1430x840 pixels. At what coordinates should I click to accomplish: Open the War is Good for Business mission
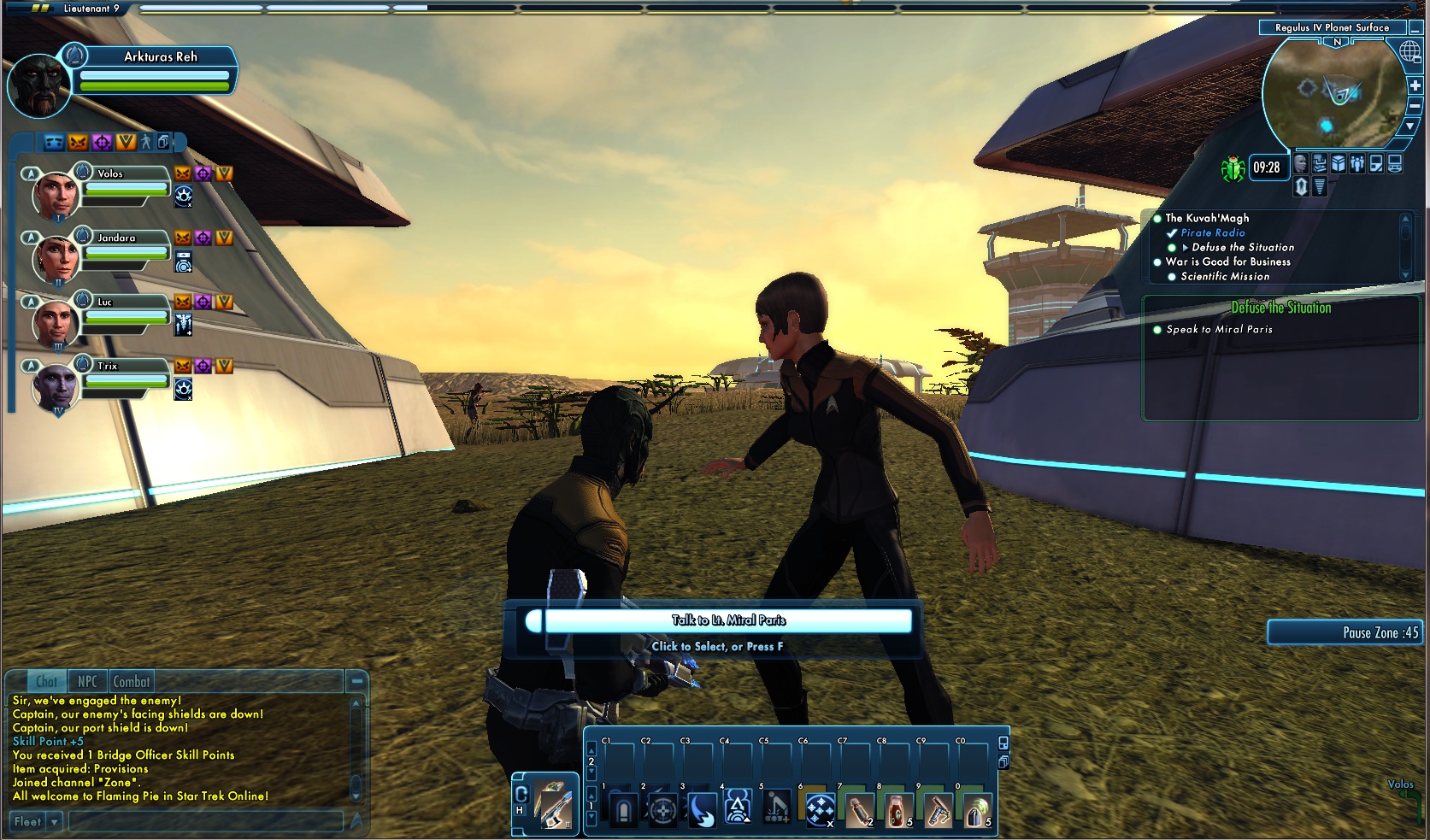pyautogui.click(x=1227, y=261)
